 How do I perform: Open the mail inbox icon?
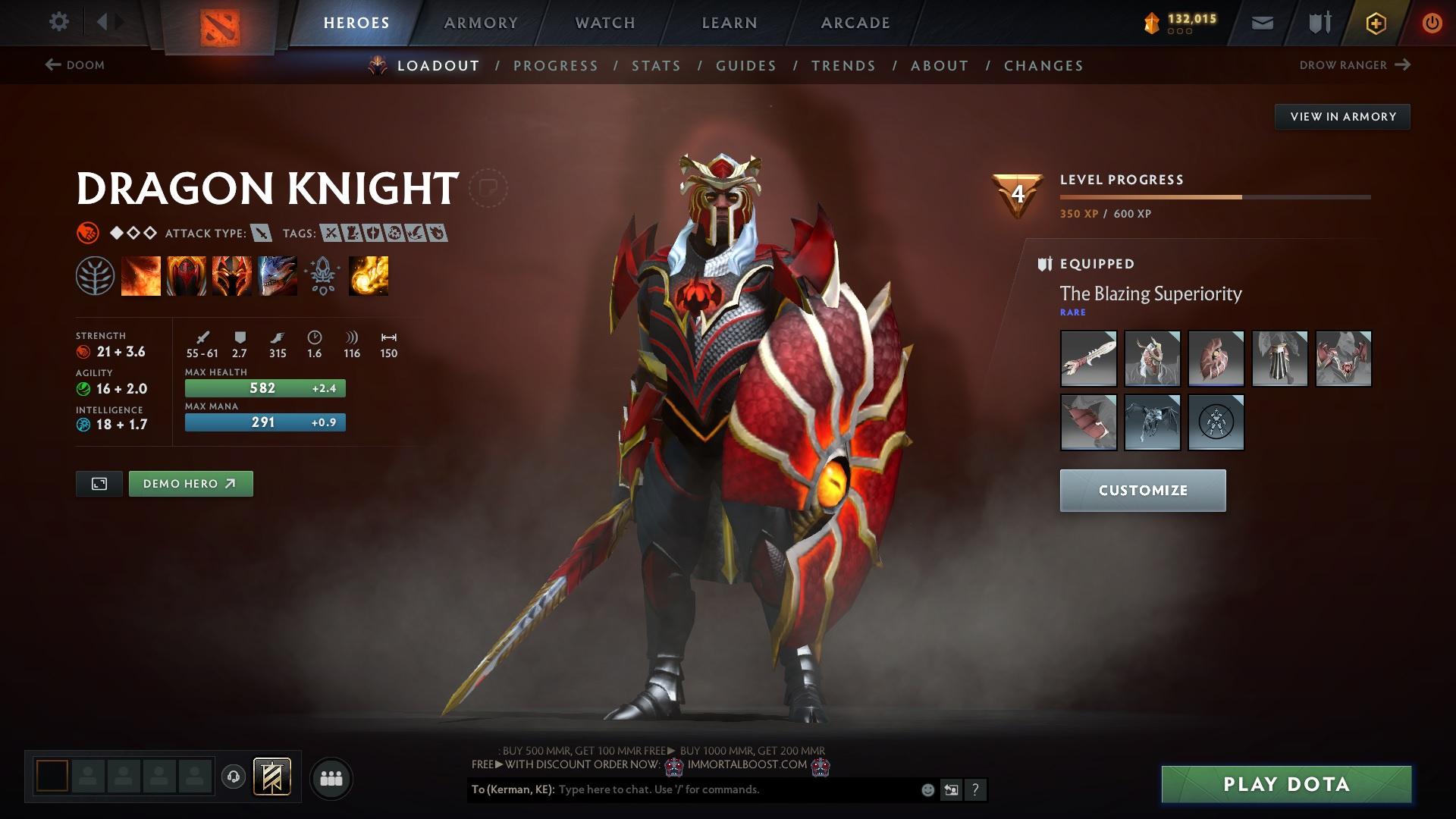point(1261,23)
